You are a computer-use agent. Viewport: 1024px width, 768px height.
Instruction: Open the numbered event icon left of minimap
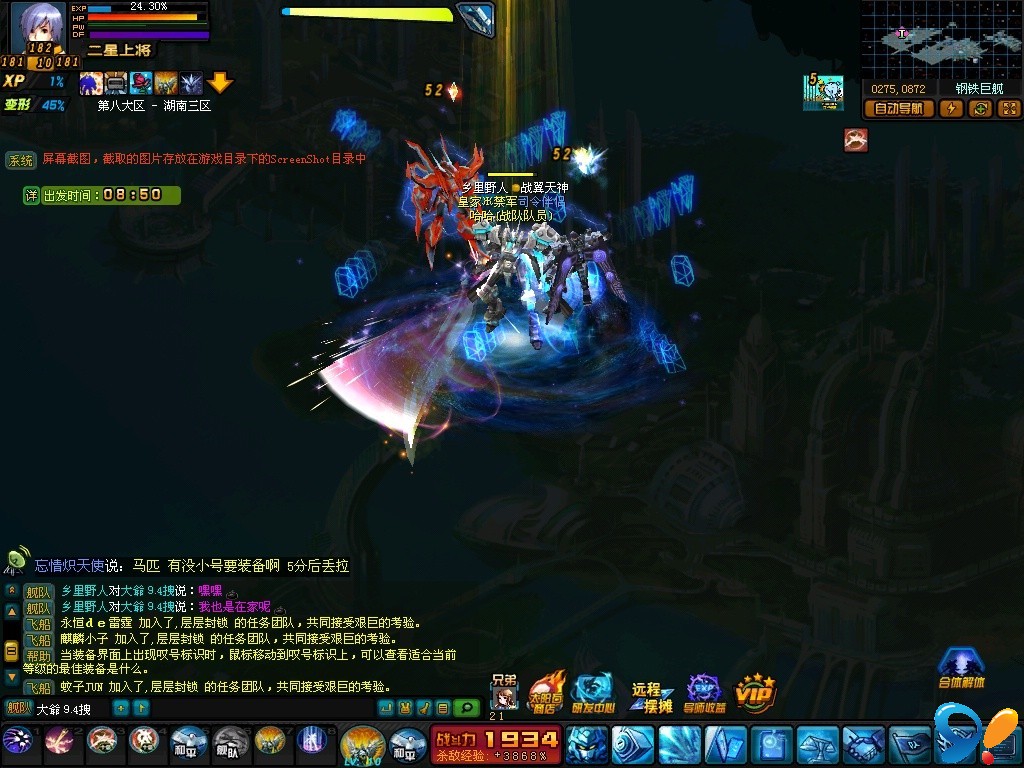pos(824,93)
